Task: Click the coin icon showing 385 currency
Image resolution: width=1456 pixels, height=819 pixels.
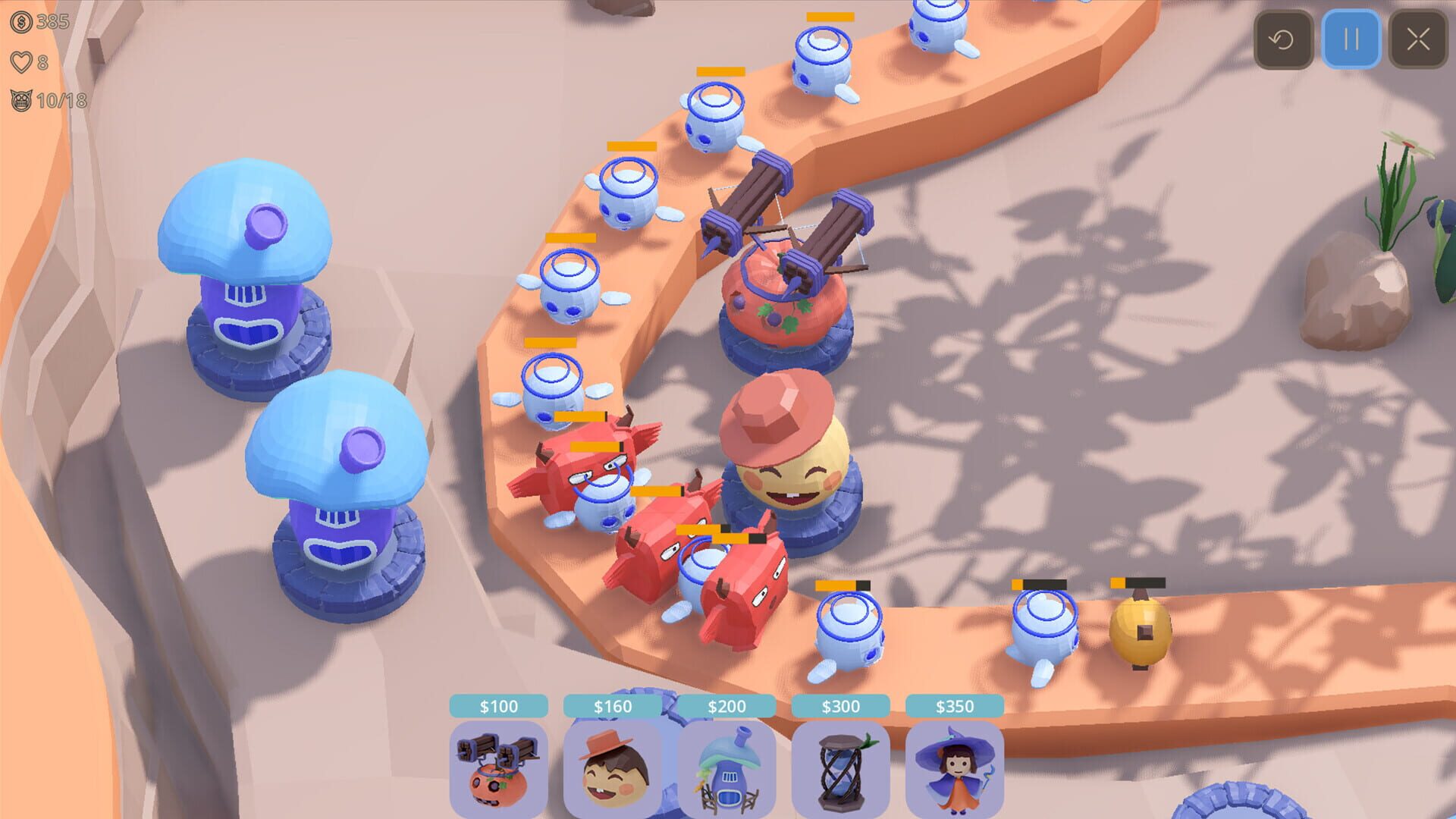Action: [23, 23]
